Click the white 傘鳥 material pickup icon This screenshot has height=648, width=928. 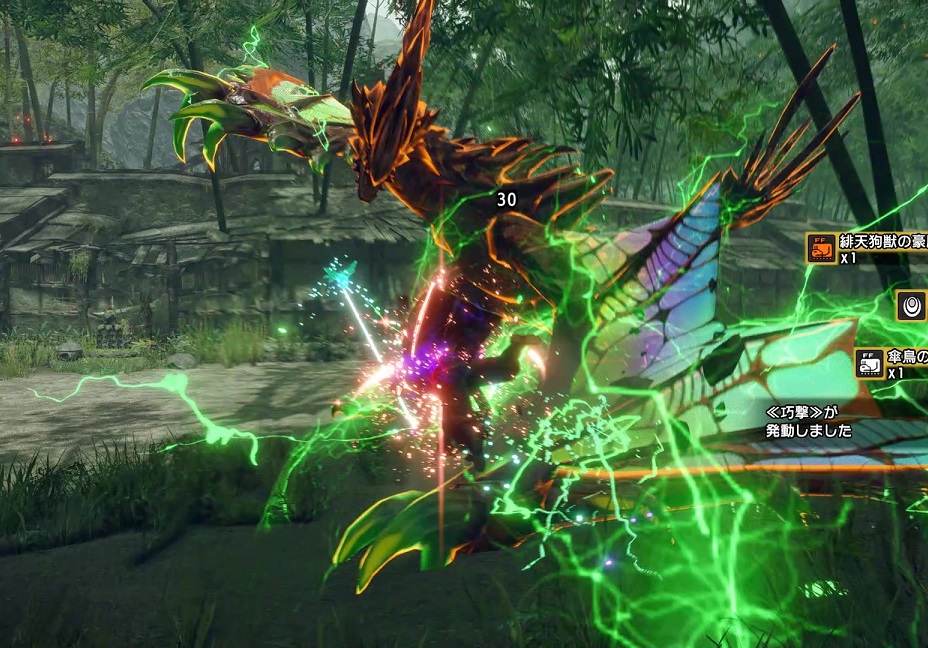(870, 363)
